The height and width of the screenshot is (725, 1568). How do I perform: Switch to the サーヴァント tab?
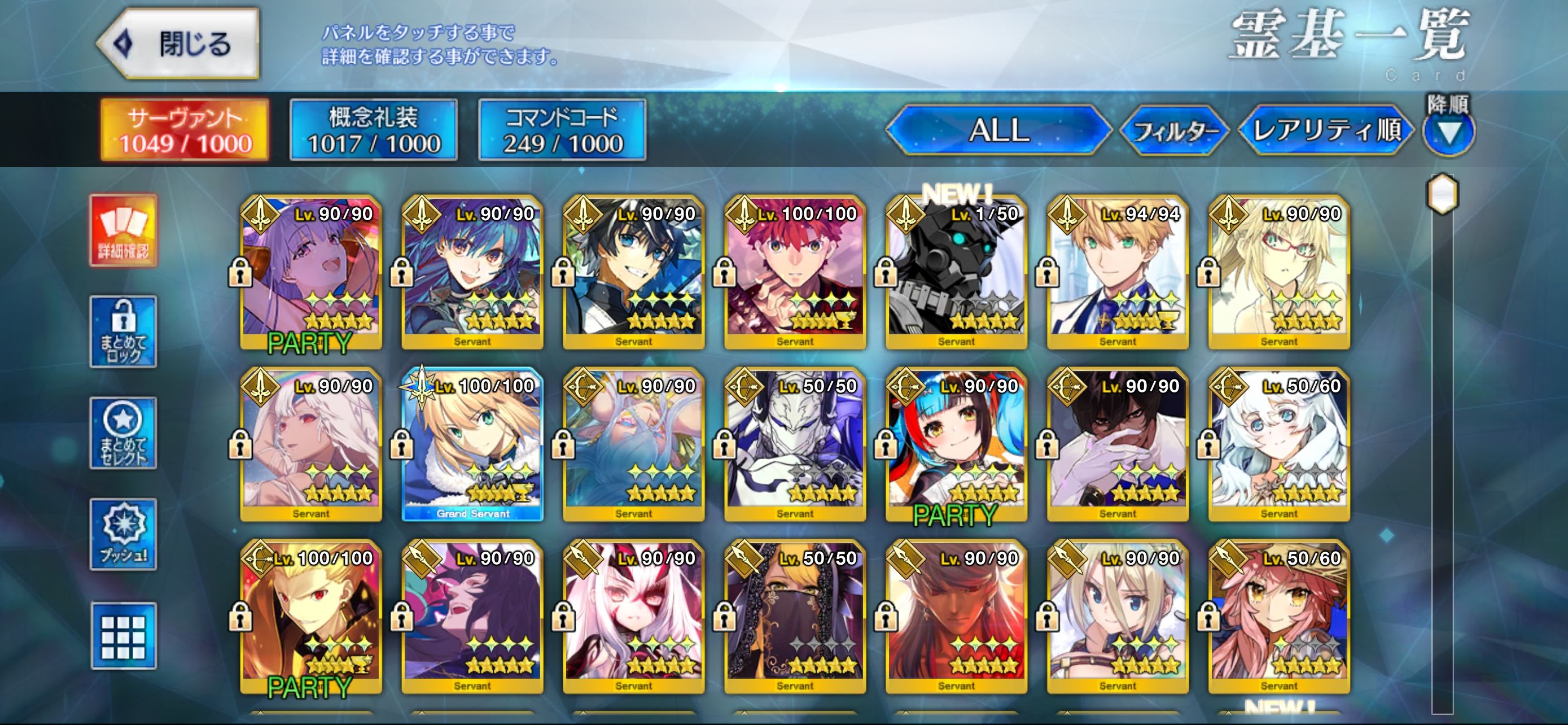click(x=185, y=130)
